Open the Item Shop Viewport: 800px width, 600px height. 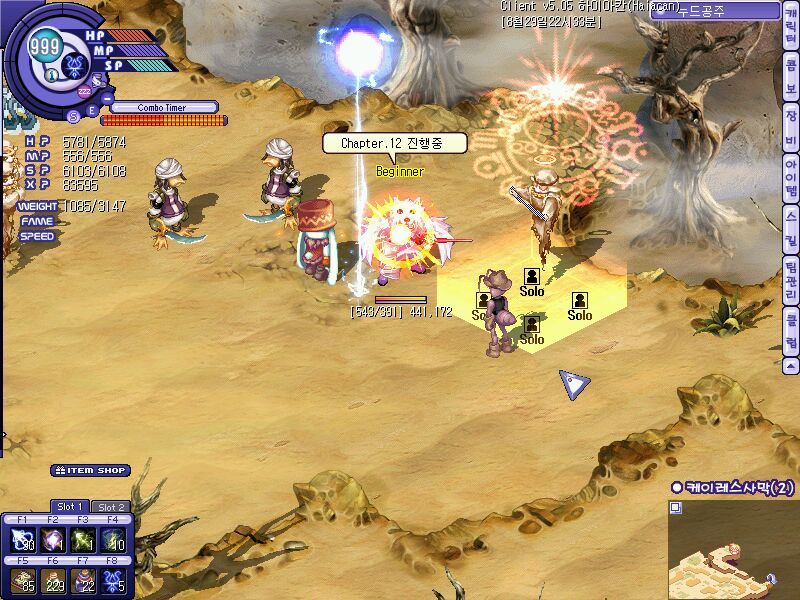[x=91, y=470]
